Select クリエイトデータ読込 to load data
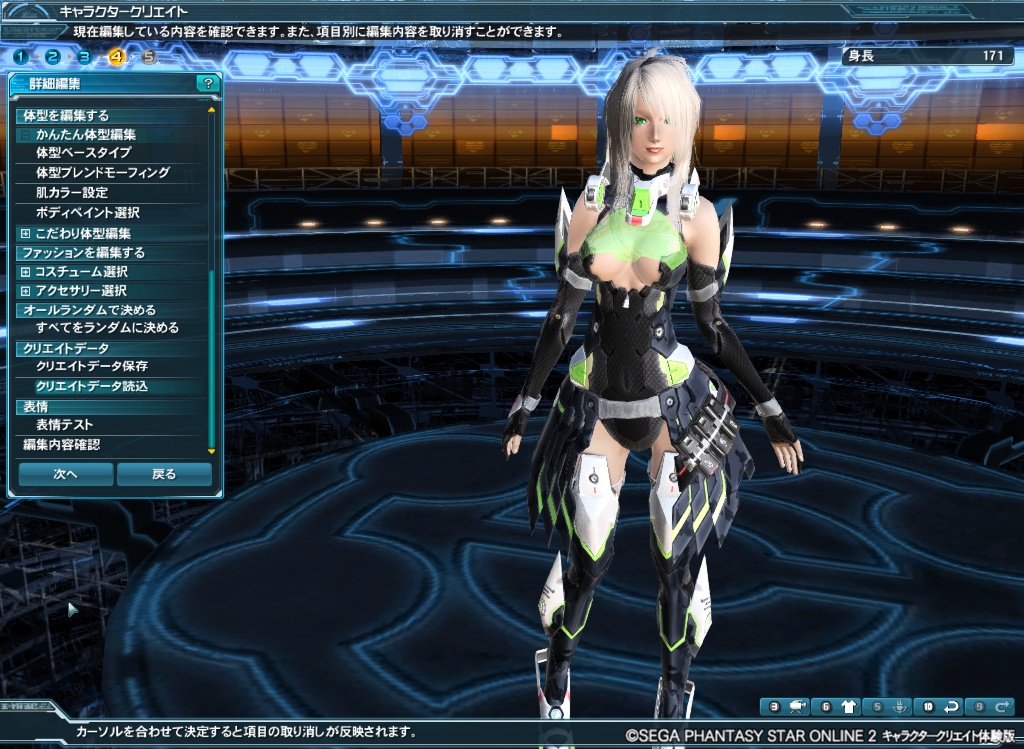Viewport: 1024px width, 749px height. pos(92,386)
